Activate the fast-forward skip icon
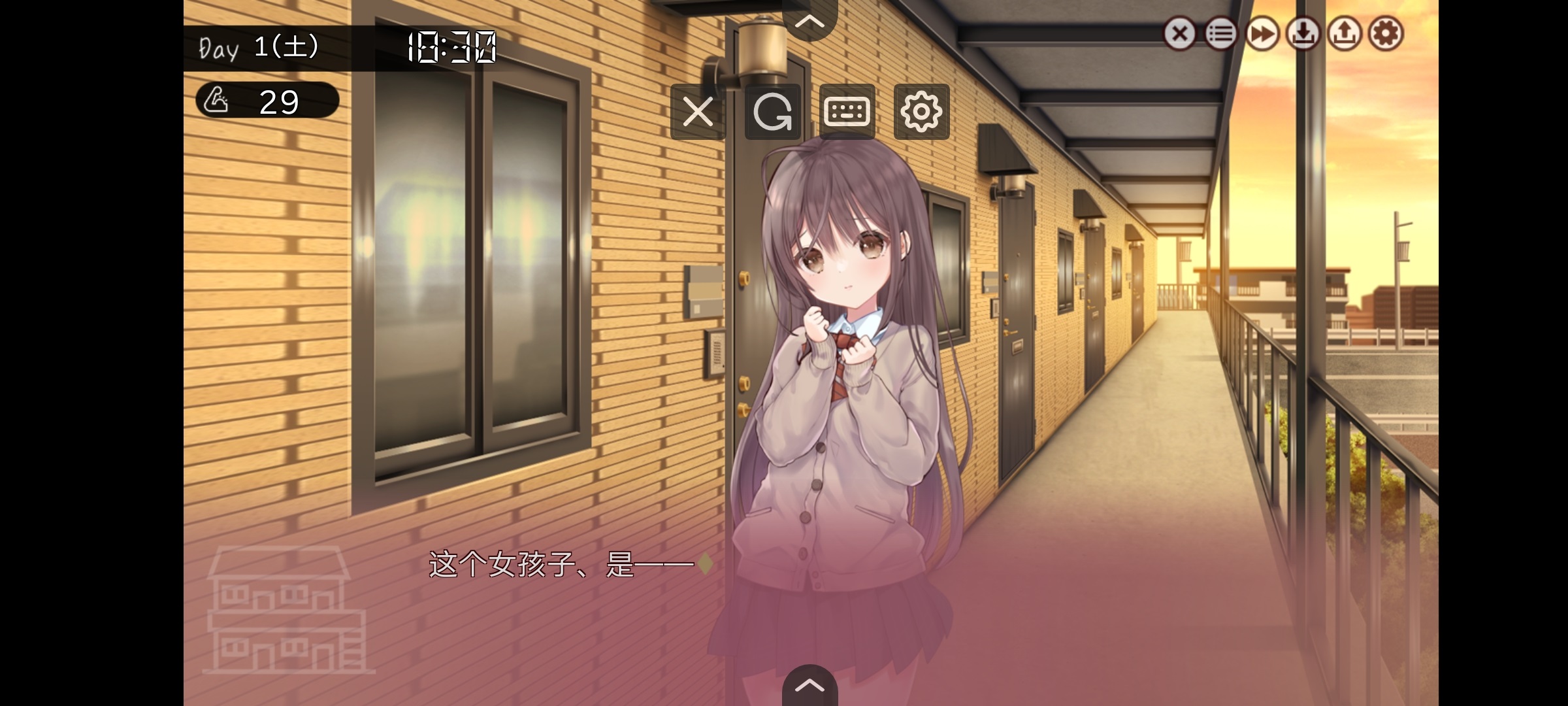The height and width of the screenshot is (706, 1568). (x=1262, y=33)
